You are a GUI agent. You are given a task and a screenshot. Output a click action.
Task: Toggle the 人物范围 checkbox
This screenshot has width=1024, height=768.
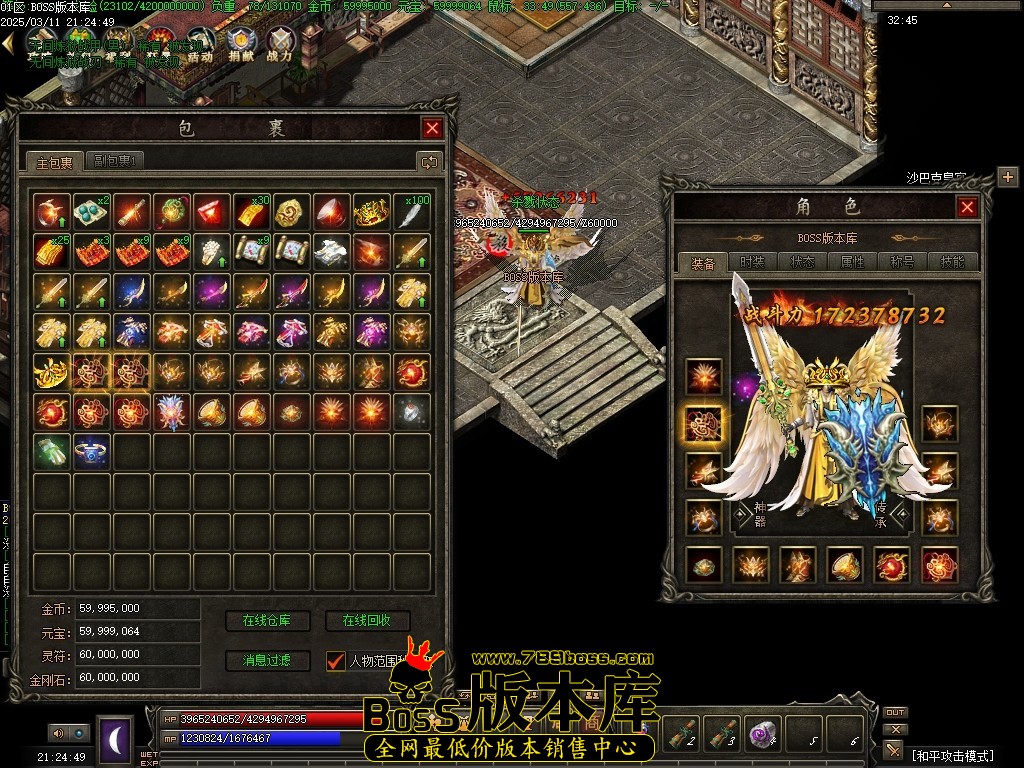[x=336, y=661]
